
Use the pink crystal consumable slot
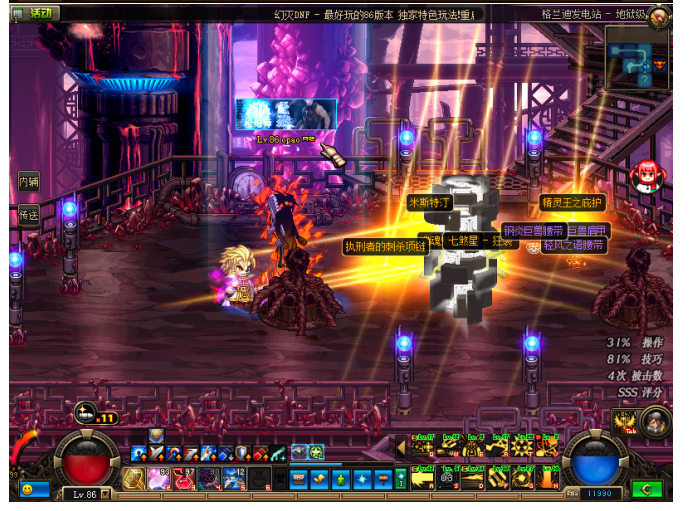click(x=158, y=479)
